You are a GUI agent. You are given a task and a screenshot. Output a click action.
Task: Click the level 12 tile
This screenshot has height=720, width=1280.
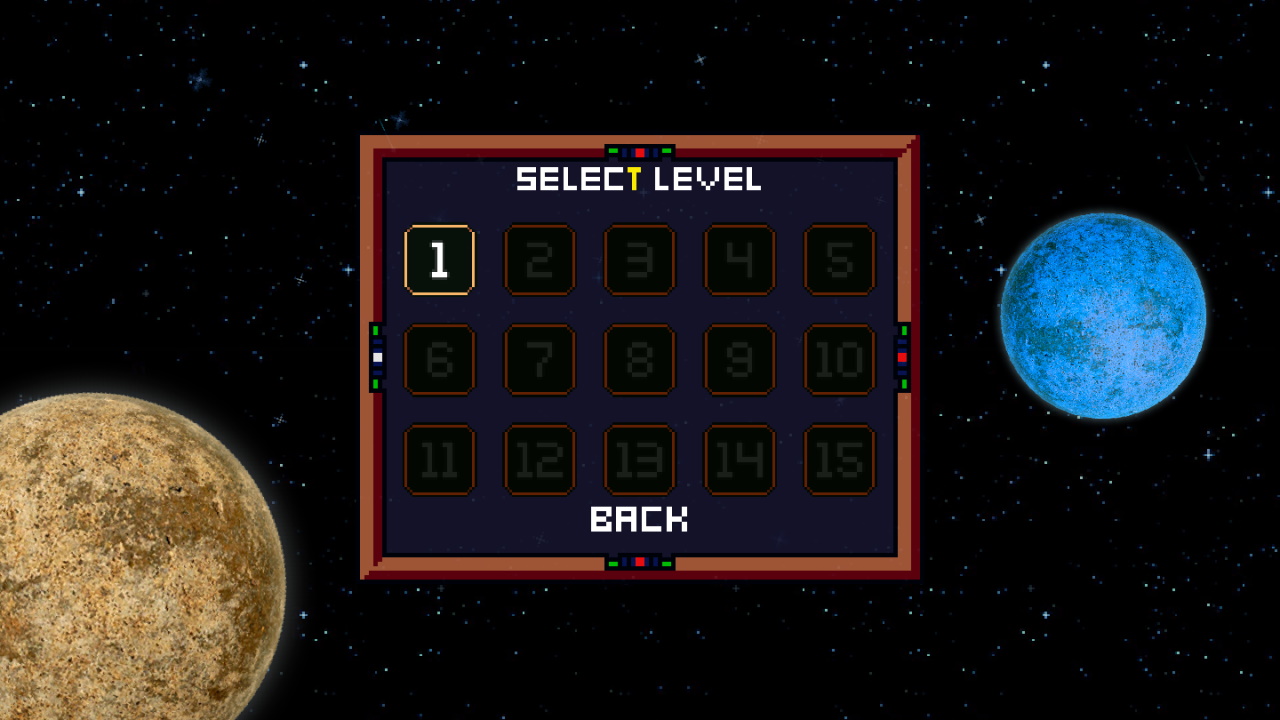(x=539, y=460)
